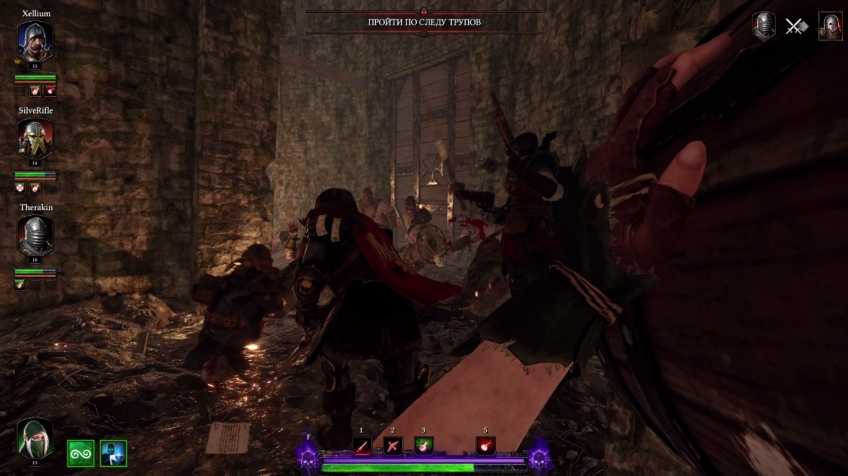Screen dimensions: 848x476
Task: Click the corpse trail objective text
Action: pyautogui.click(x=424, y=22)
